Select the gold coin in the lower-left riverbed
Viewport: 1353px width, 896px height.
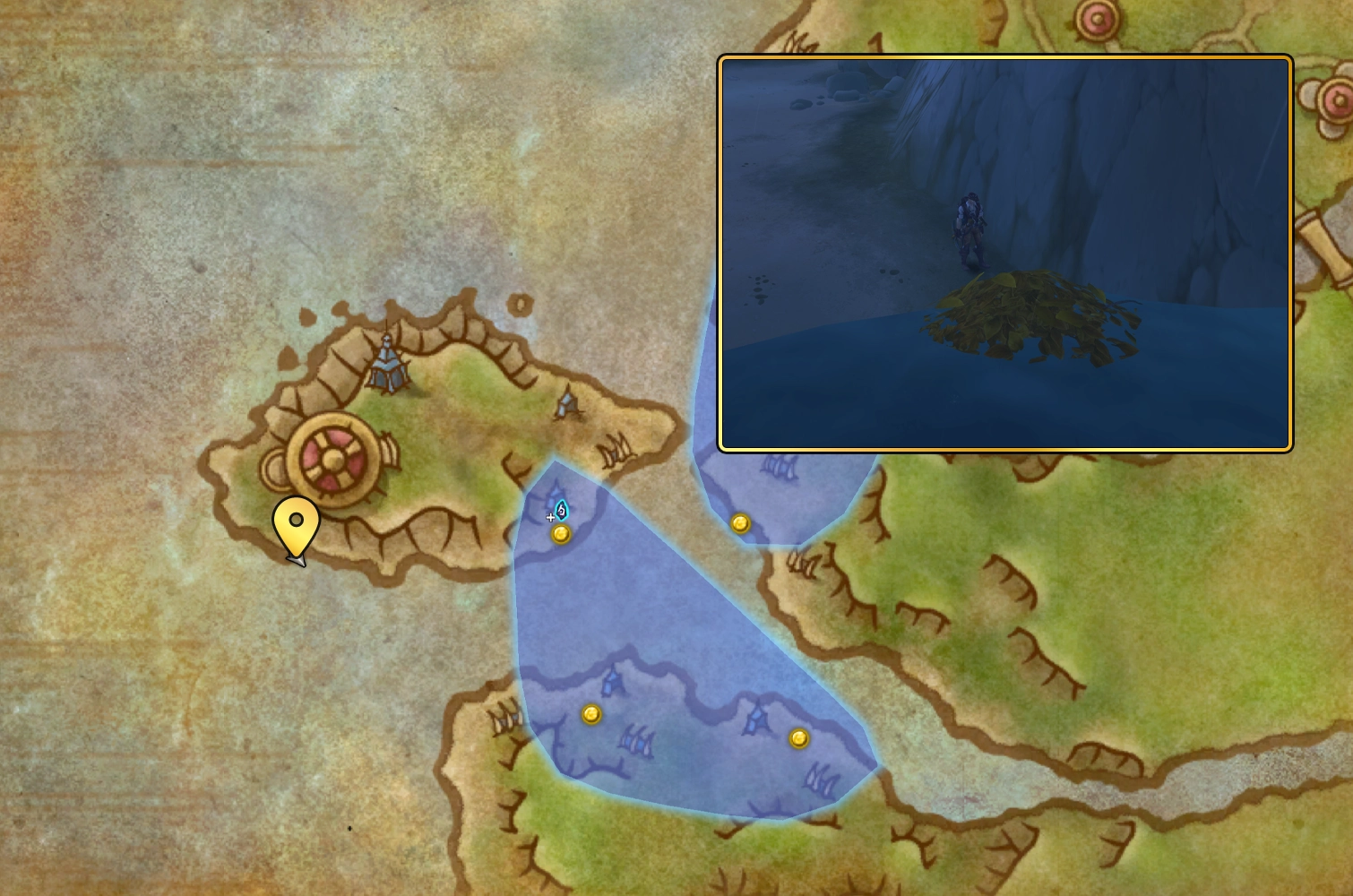(x=590, y=714)
